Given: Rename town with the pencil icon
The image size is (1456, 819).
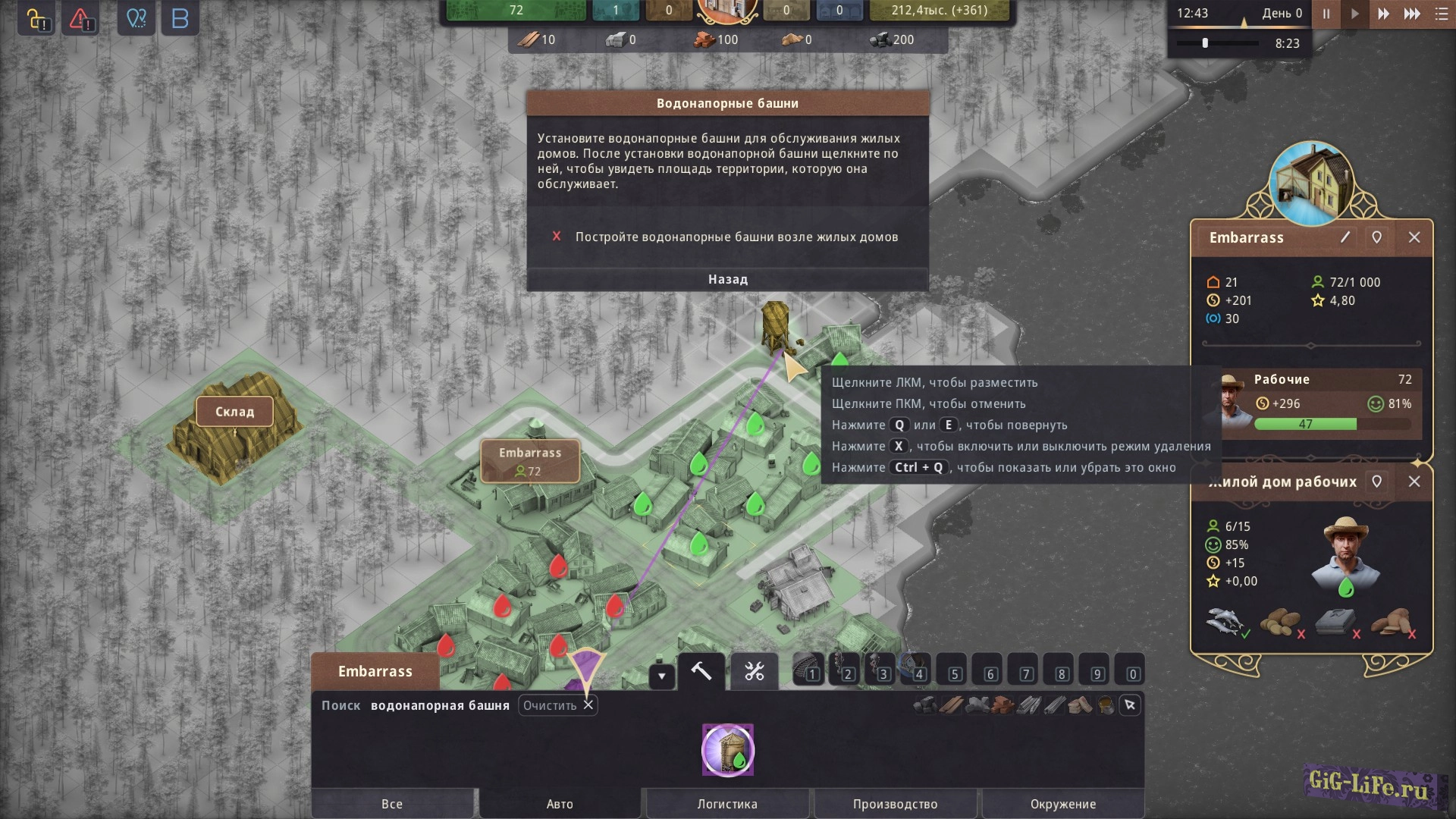Looking at the screenshot, I should click(1345, 237).
